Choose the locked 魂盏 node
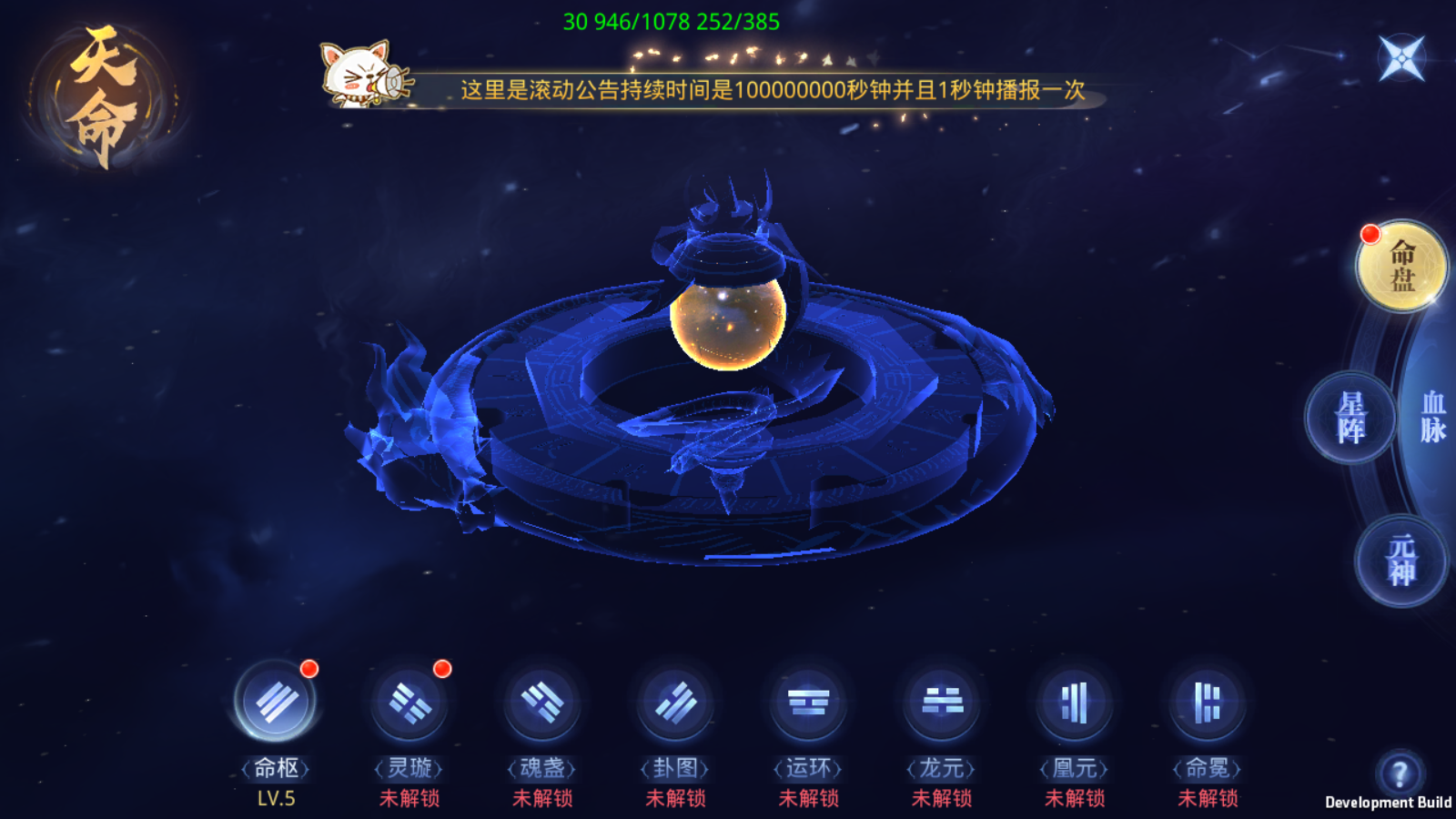 pos(542,703)
